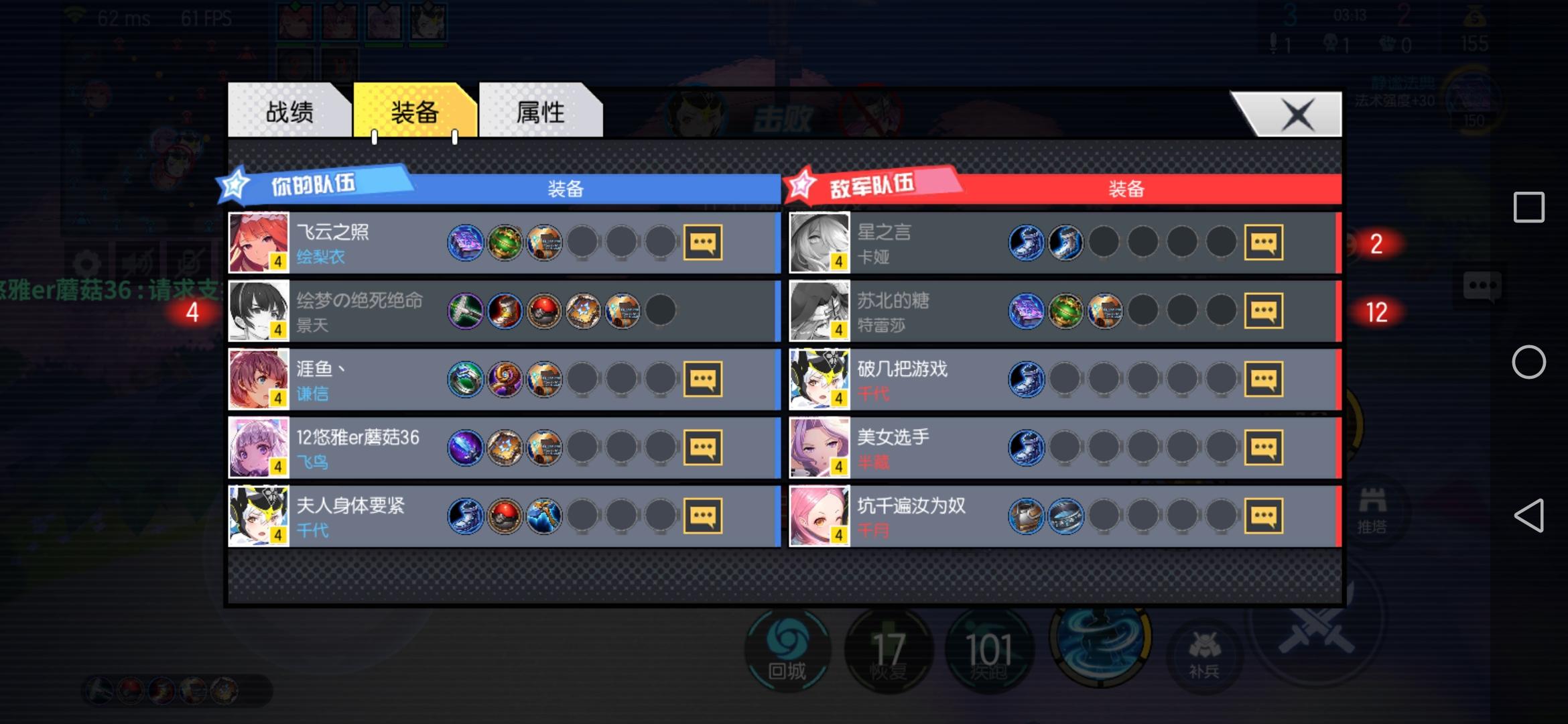Viewport: 1568px width, 724px height.
Task: Tap 景天's character portrait
Action: click(259, 311)
